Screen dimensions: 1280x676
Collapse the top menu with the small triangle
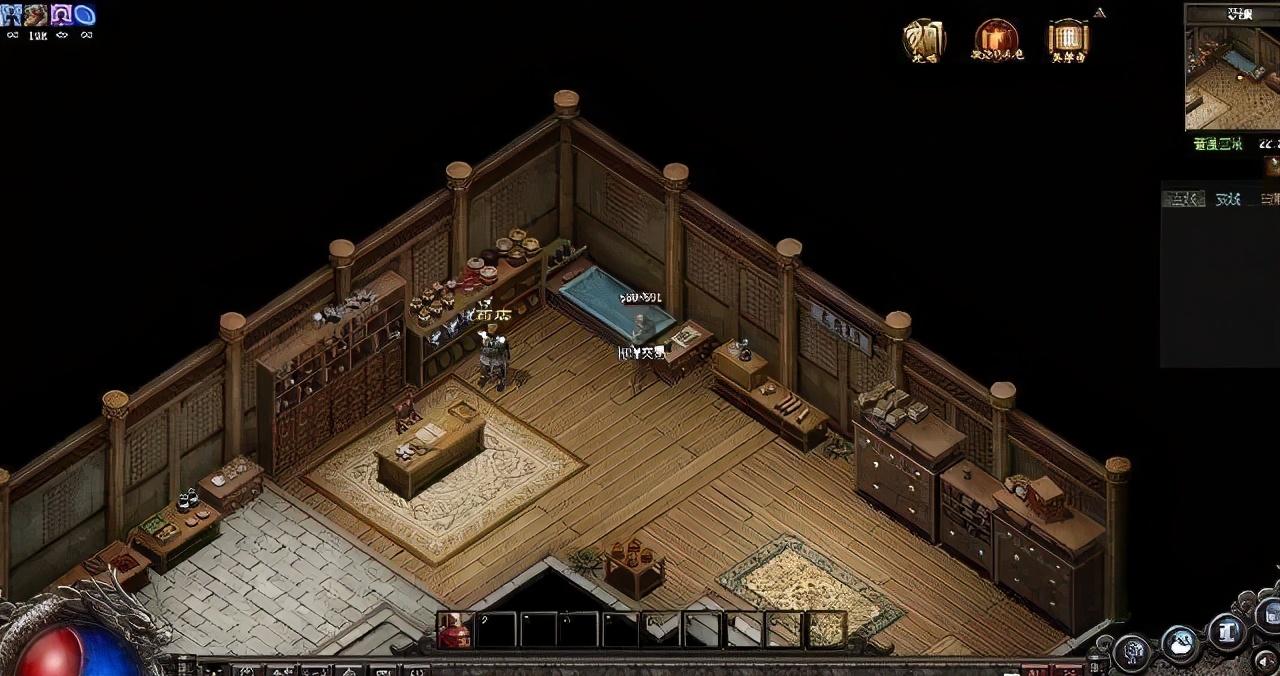pyautogui.click(x=1100, y=13)
